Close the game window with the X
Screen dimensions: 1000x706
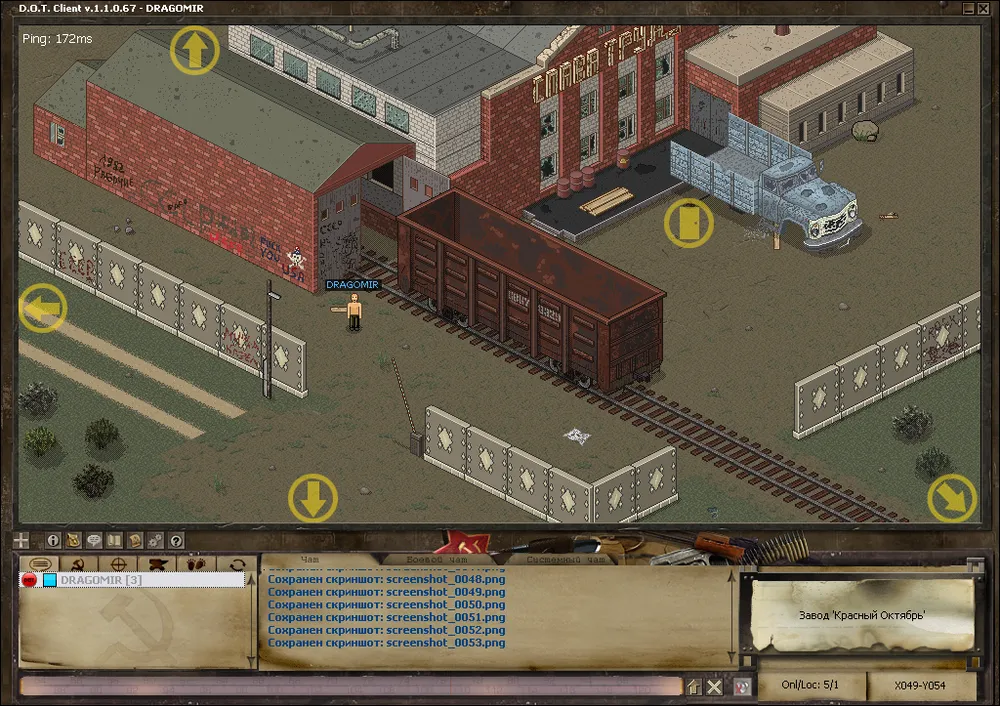click(986, 8)
